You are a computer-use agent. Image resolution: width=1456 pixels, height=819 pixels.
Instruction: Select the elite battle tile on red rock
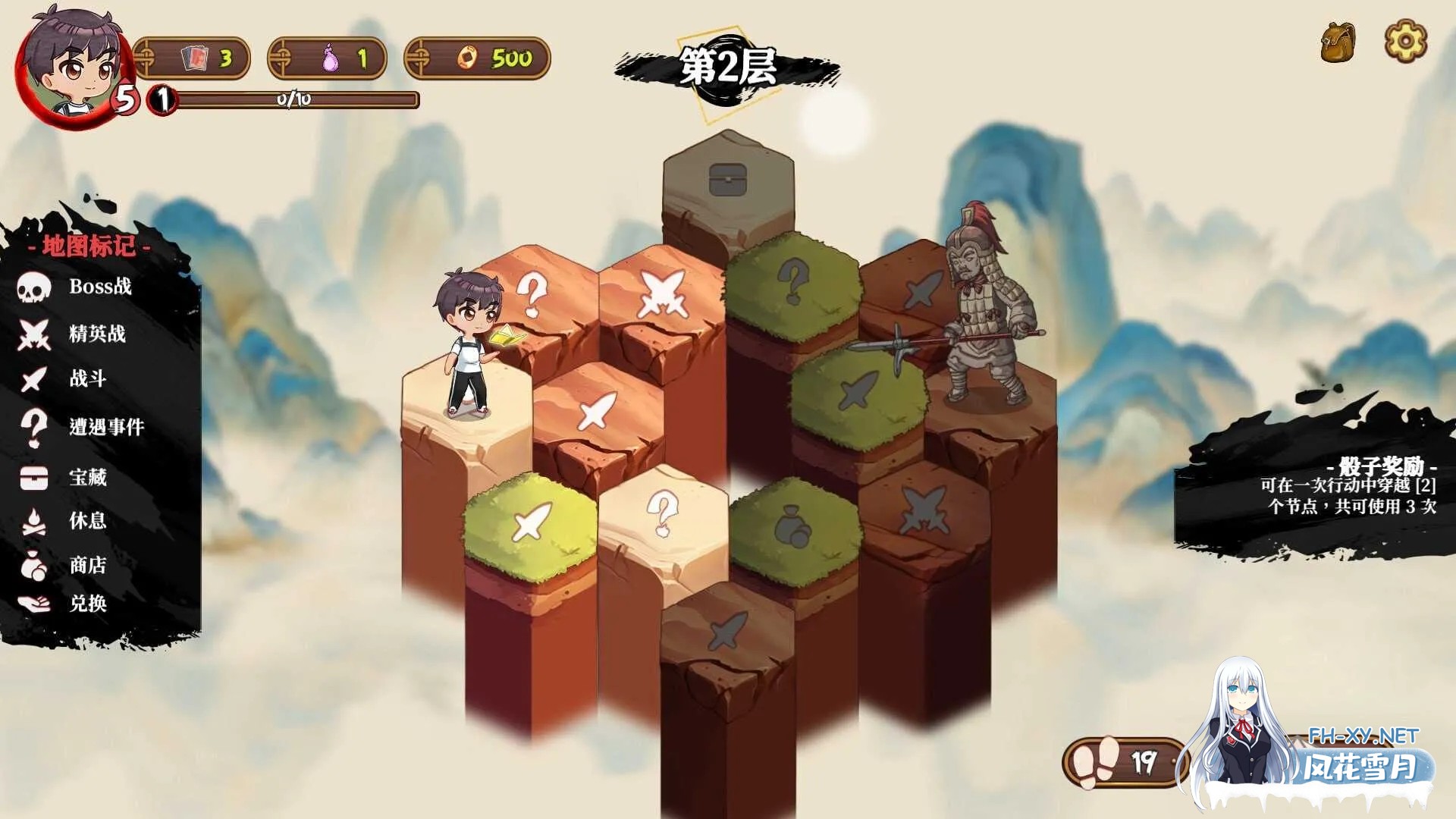coord(664,293)
